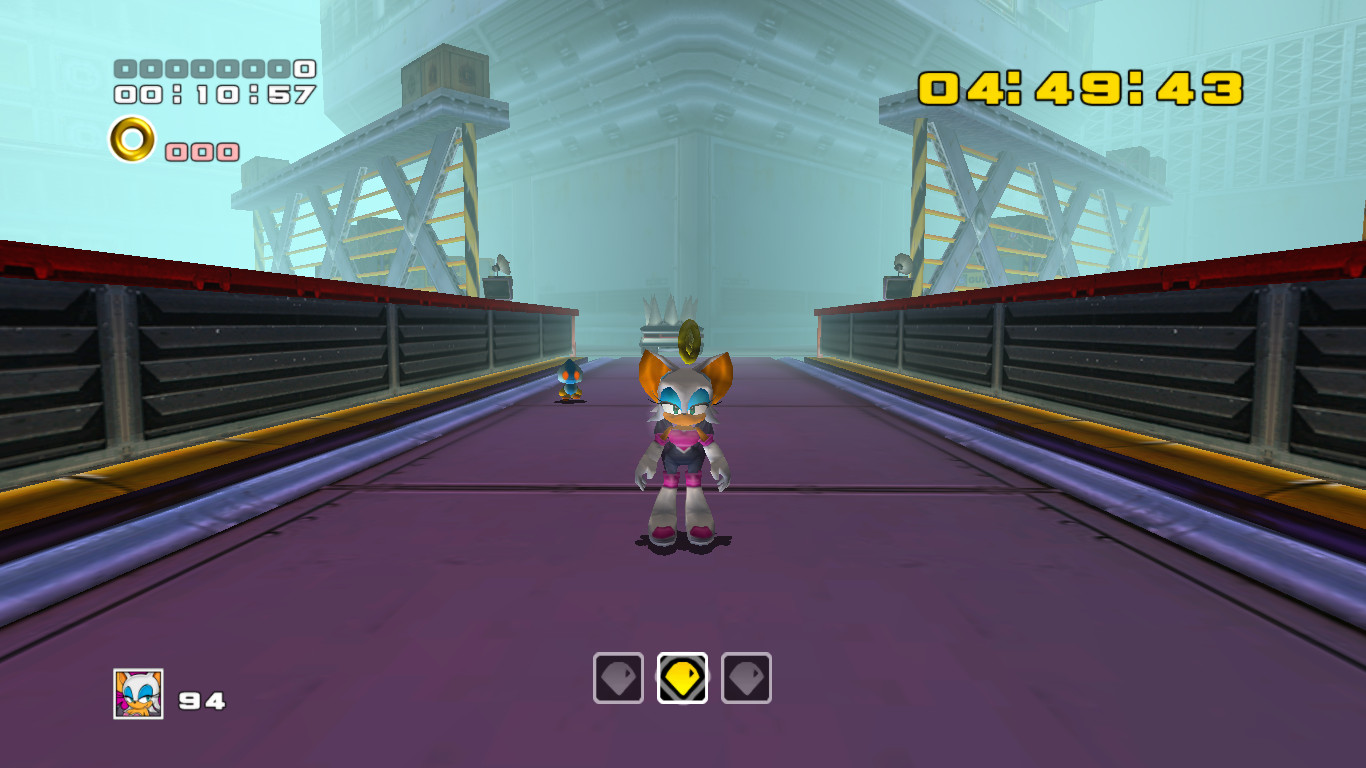Click the yellow emerald shard on the radar
This screenshot has width=1366, height=768.
tap(682, 676)
